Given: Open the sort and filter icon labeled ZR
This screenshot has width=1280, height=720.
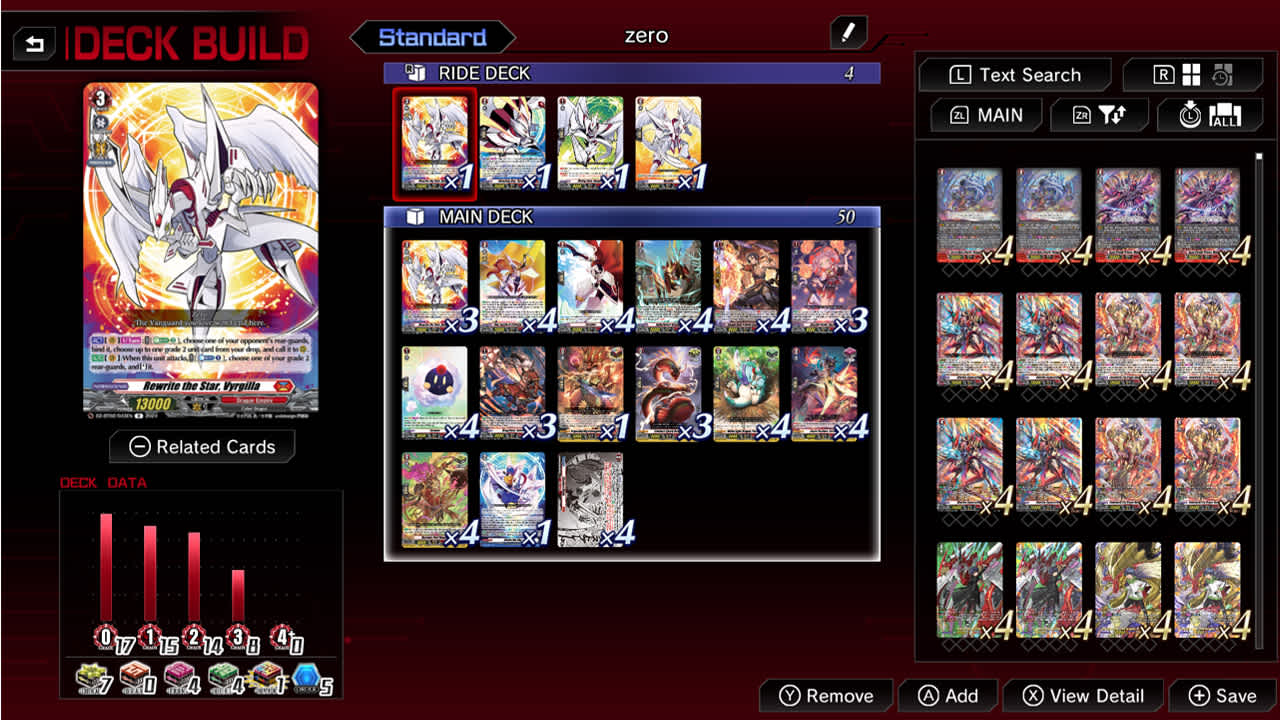Looking at the screenshot, I should click(1098, 115).
